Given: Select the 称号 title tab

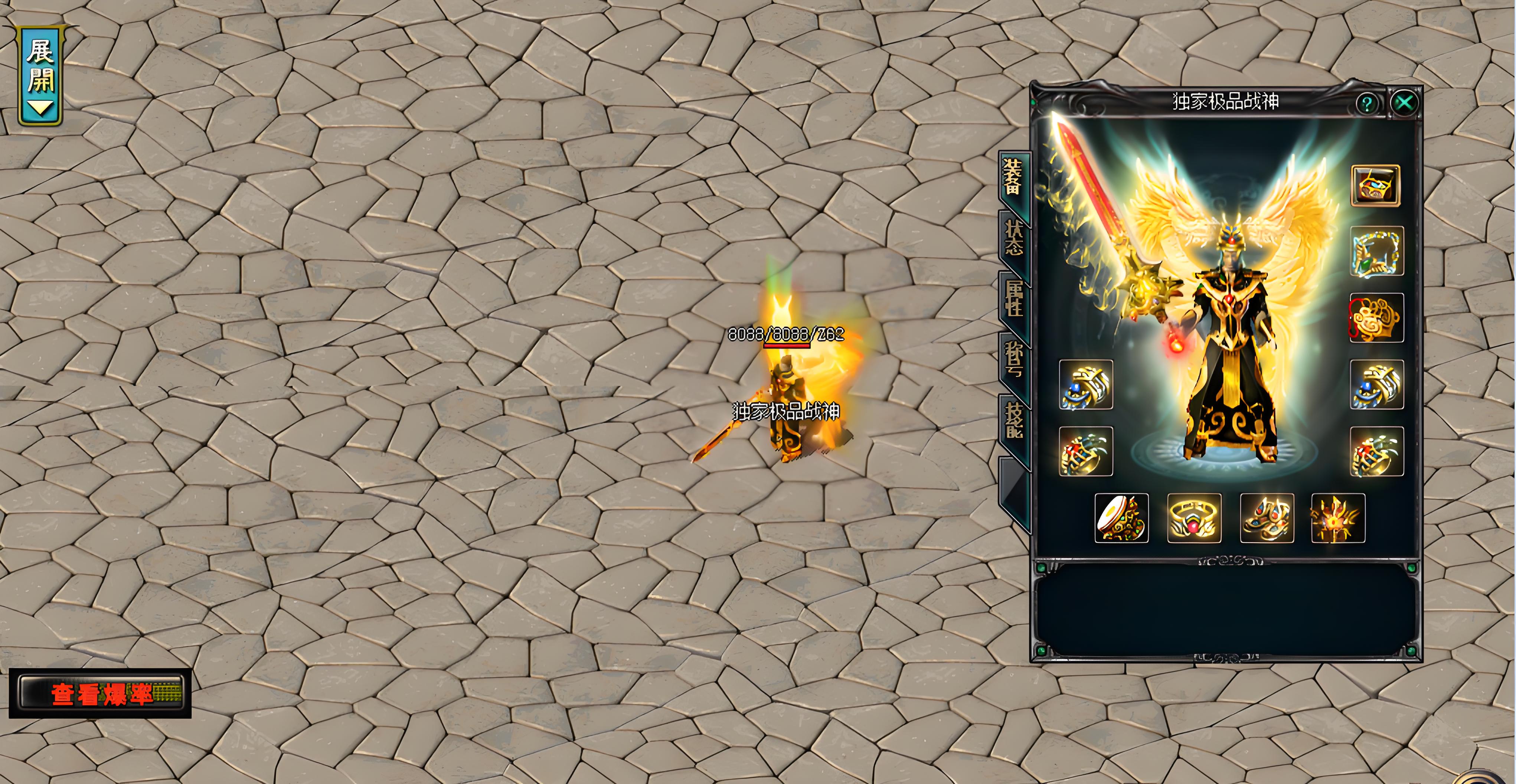Looking at the screenshot, I should click(1014, 359).
